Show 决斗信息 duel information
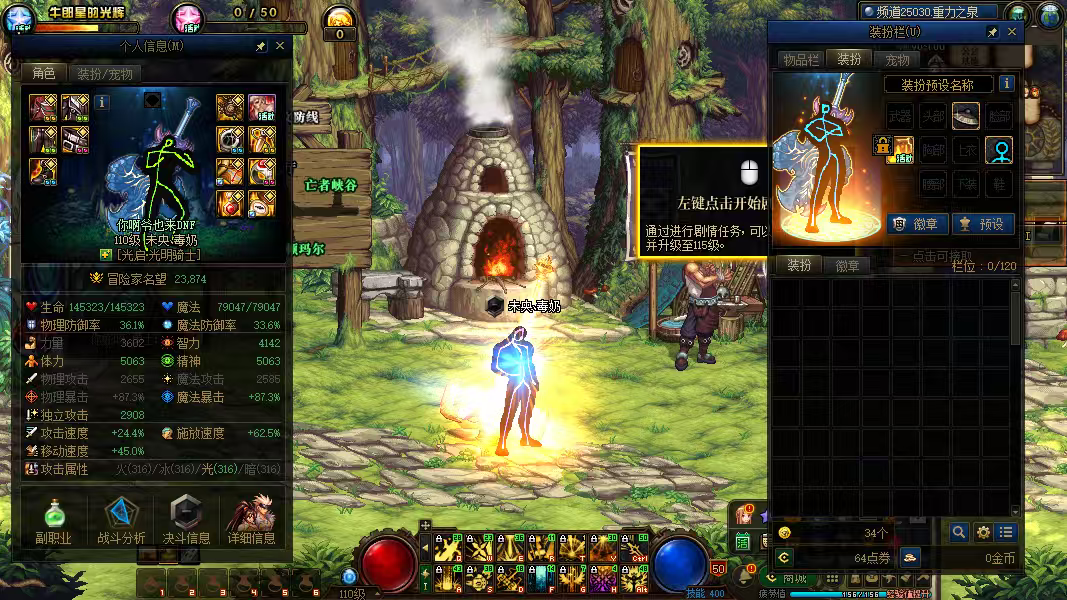This screenshot has width=1067, height=600. point(185,521)
